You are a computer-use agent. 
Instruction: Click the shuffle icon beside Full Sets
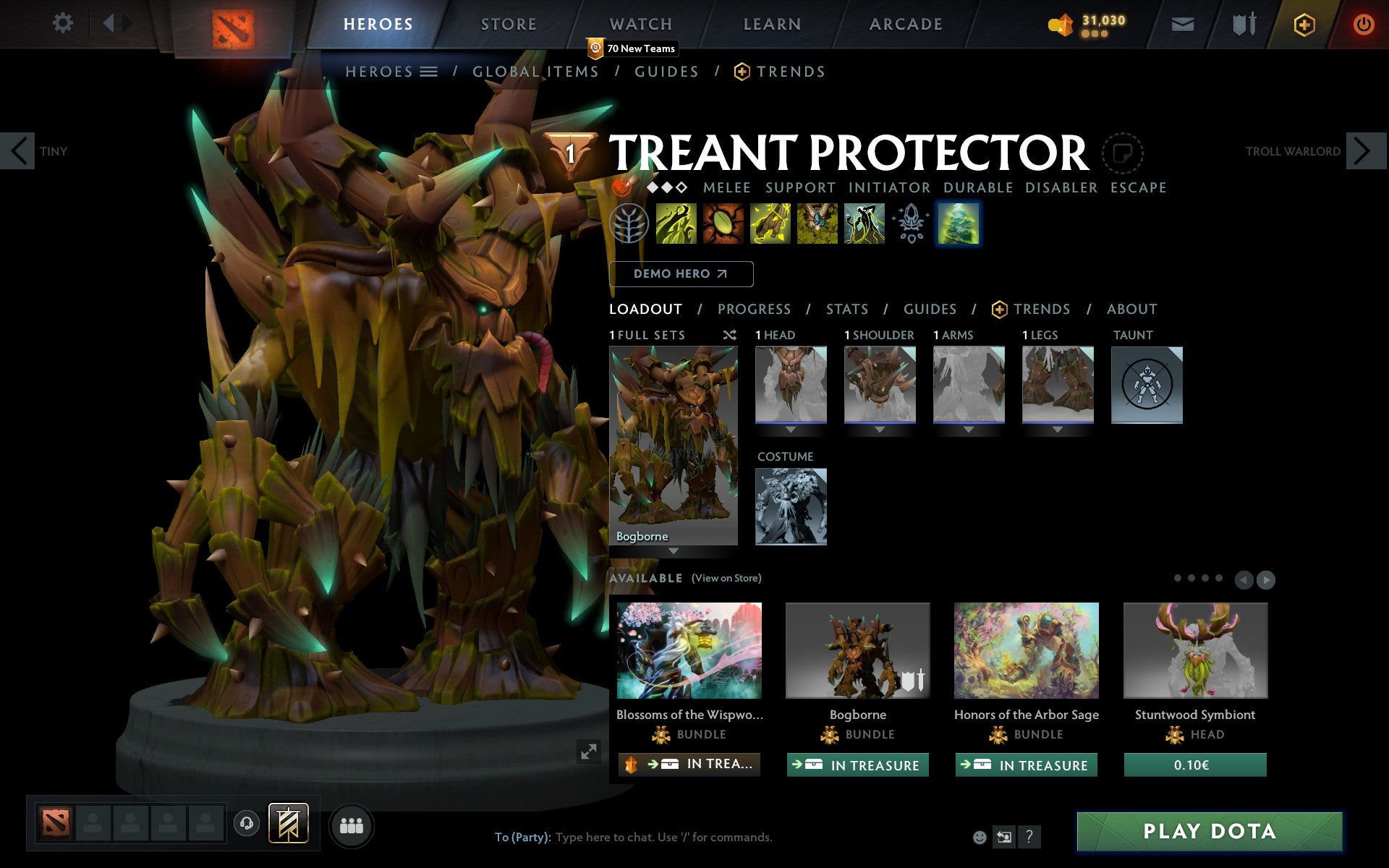click(729, 335)
